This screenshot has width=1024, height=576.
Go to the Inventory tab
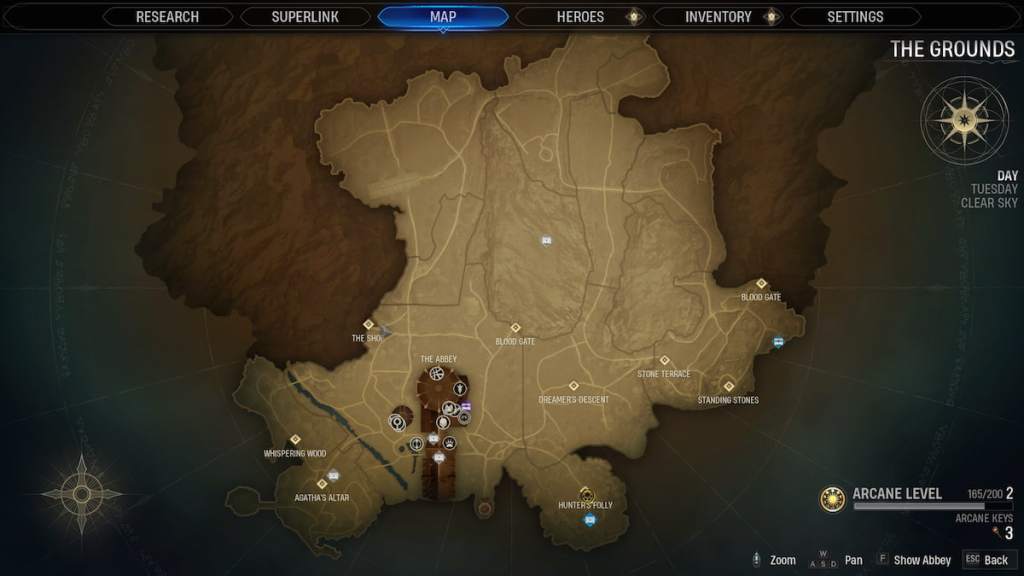pyautogui.click(x=718, y=17)
